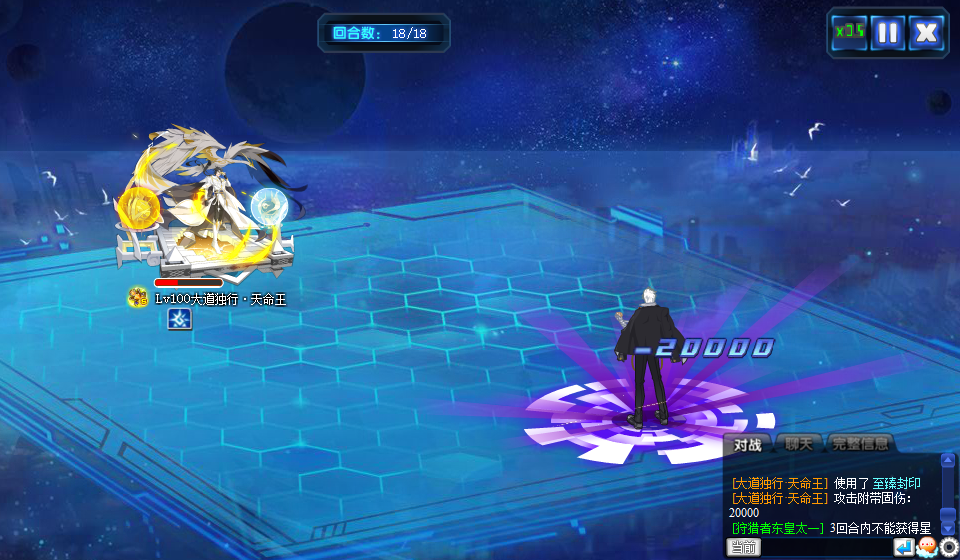
Task: Pause the battle playback
Action: coord(887,32)
